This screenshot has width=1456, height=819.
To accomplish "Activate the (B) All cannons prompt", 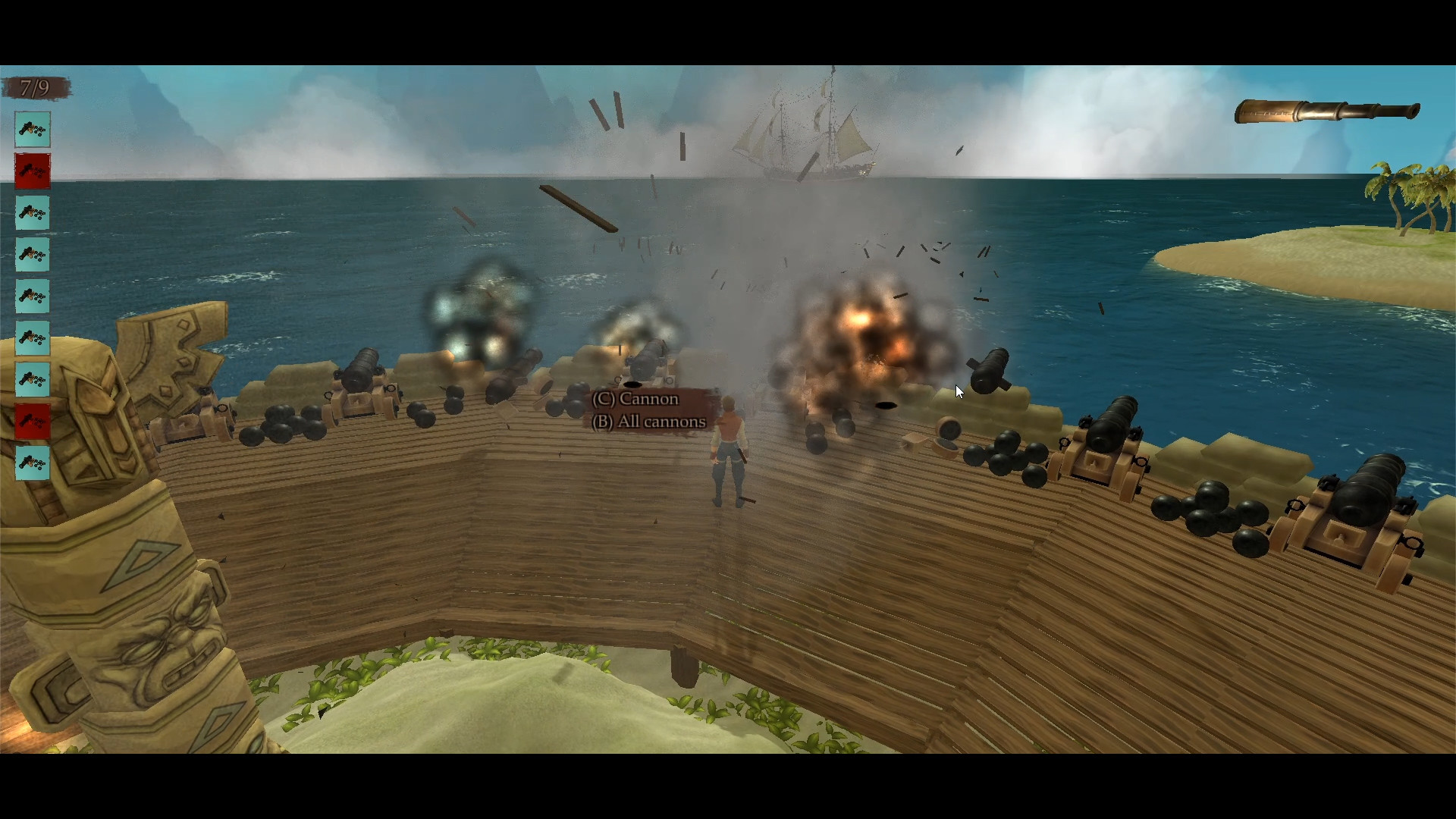I will (x=649, y=422).
